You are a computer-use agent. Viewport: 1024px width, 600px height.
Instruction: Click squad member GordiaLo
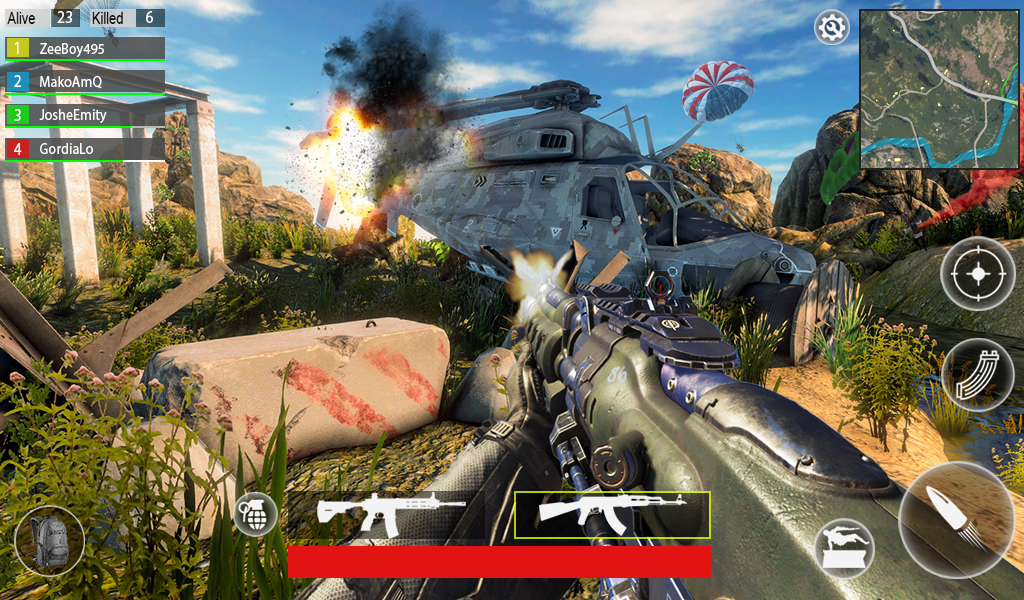pyautogui.click(x=85, y=149)
